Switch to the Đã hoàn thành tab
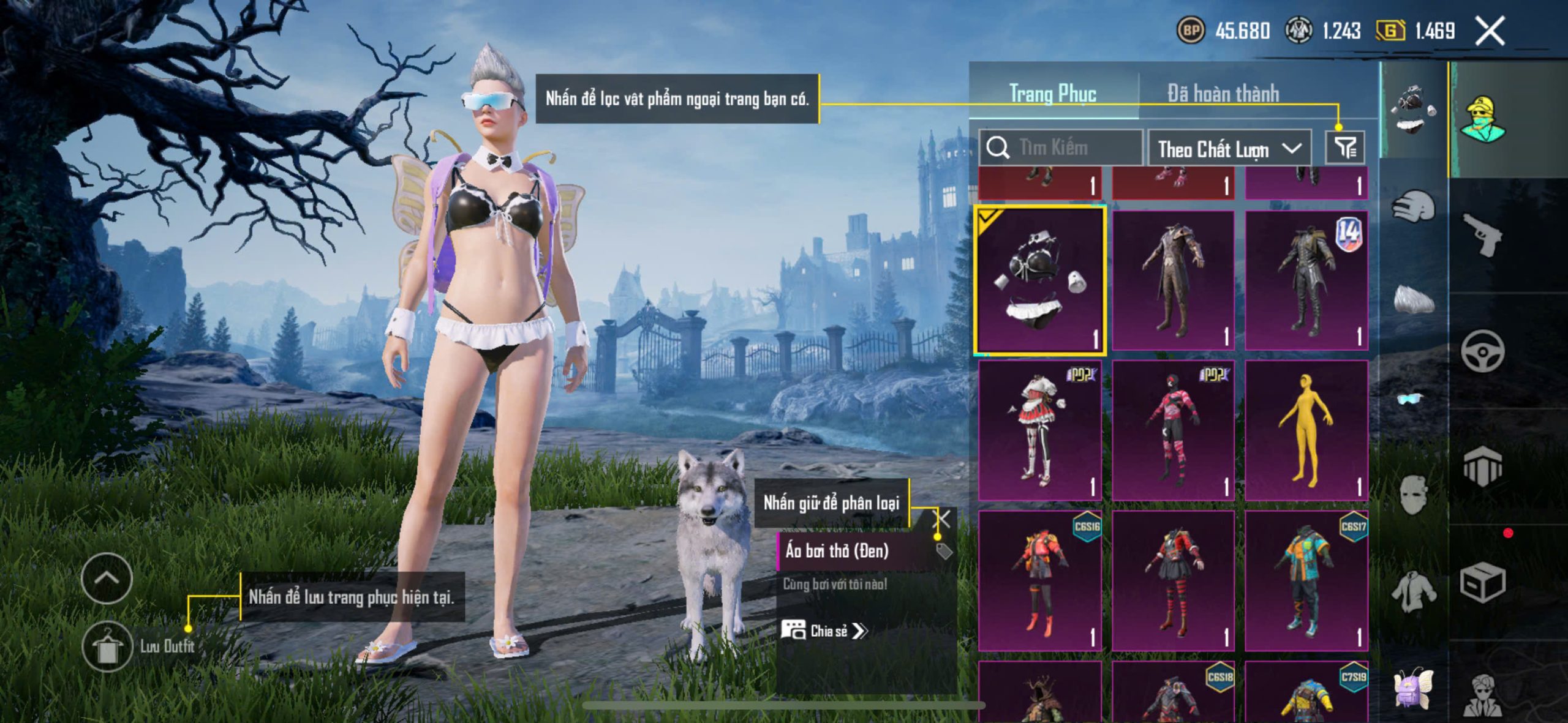 click(x=1223, y=94)
